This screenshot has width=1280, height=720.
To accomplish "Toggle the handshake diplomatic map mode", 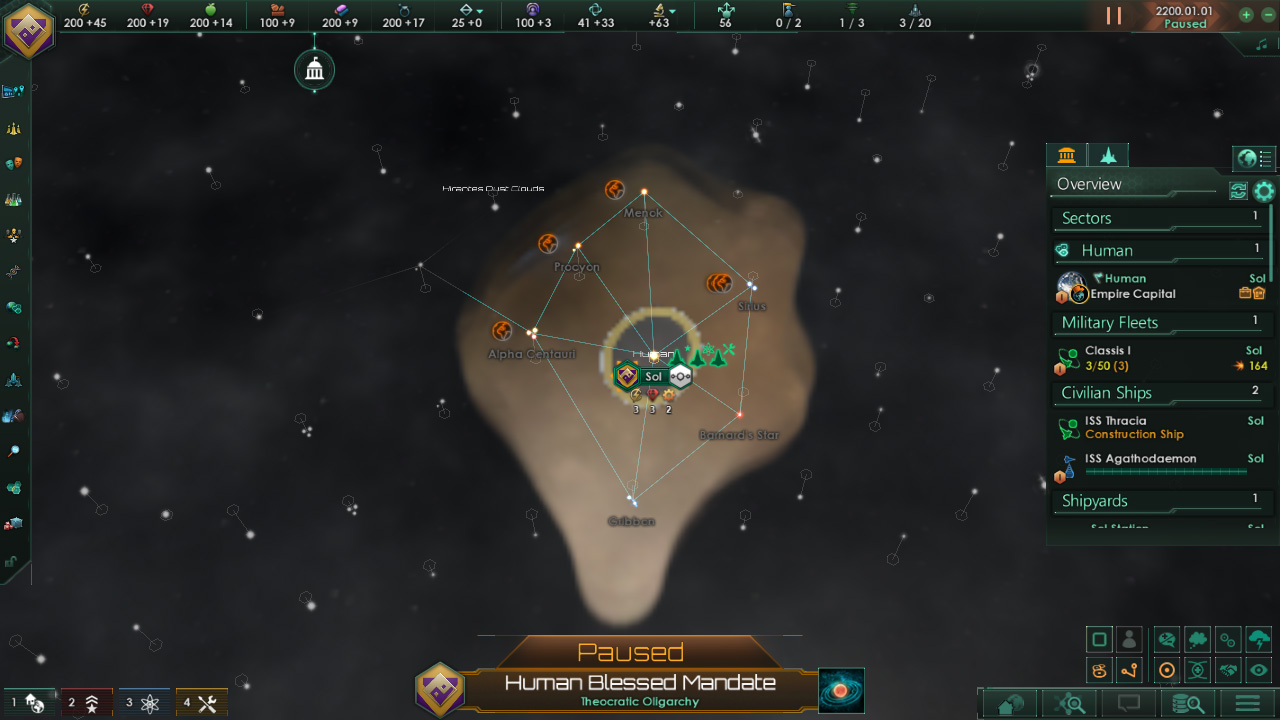I will [x=1228, y=670].
